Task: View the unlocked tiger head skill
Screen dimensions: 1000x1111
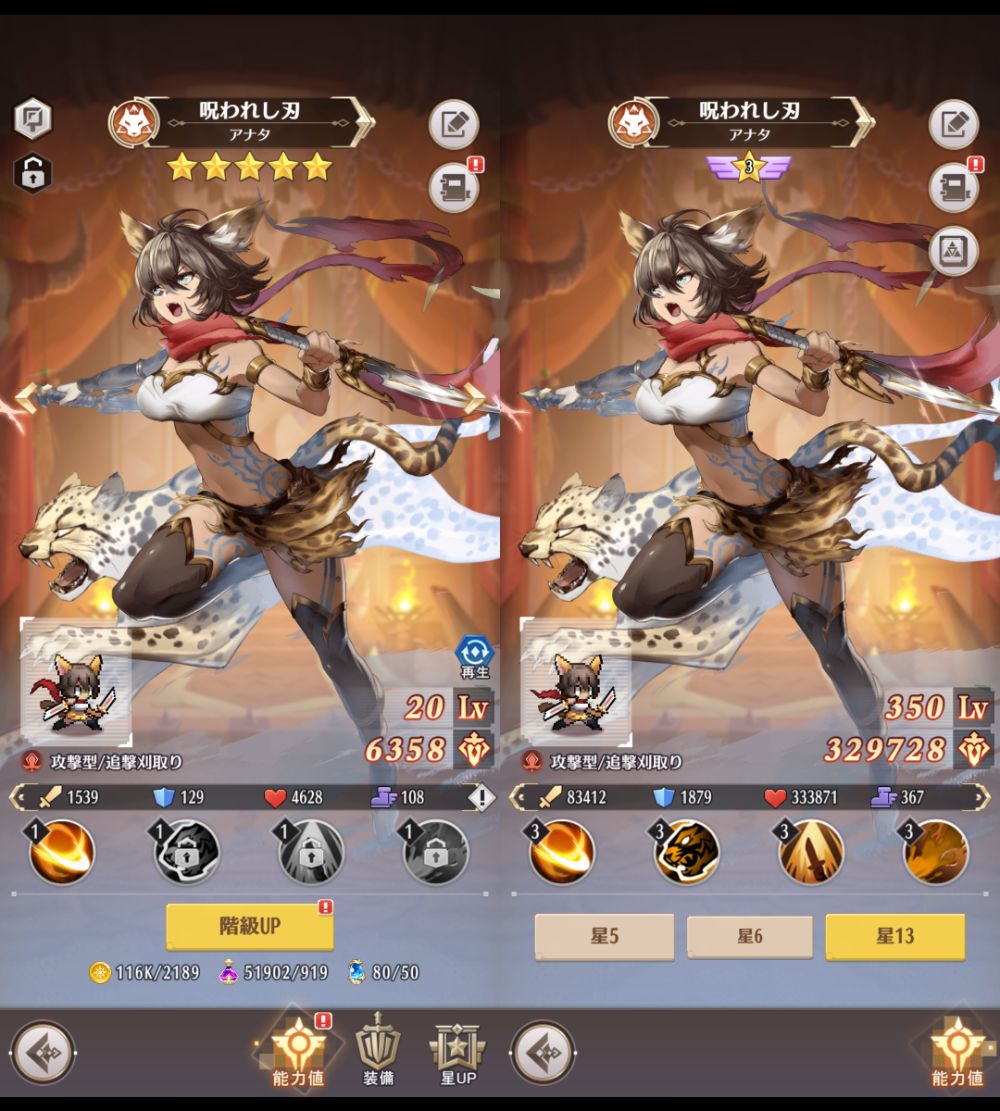Action: pos(687,852)
